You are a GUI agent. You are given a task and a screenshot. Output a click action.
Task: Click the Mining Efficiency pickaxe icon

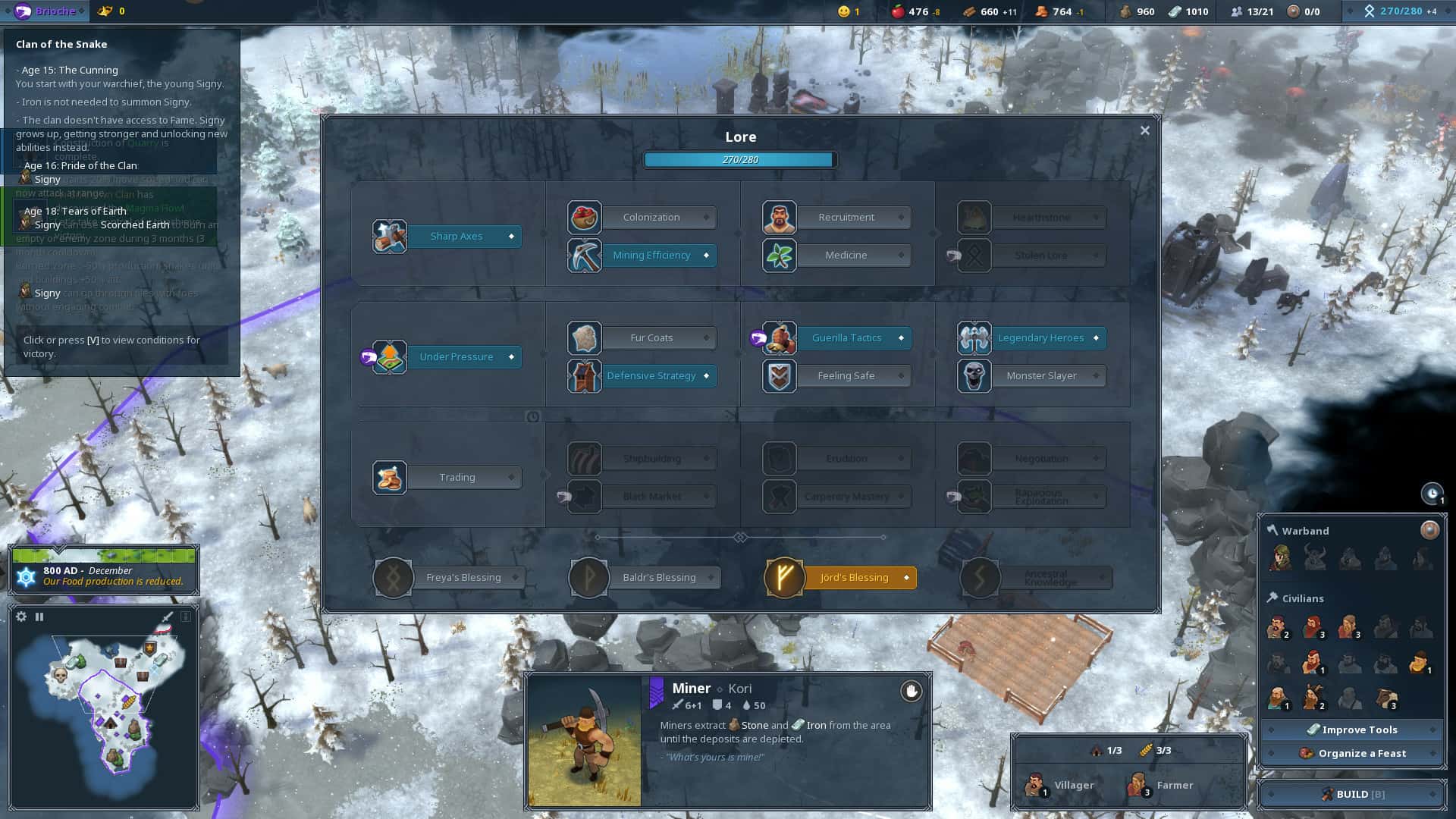[583, 256]
